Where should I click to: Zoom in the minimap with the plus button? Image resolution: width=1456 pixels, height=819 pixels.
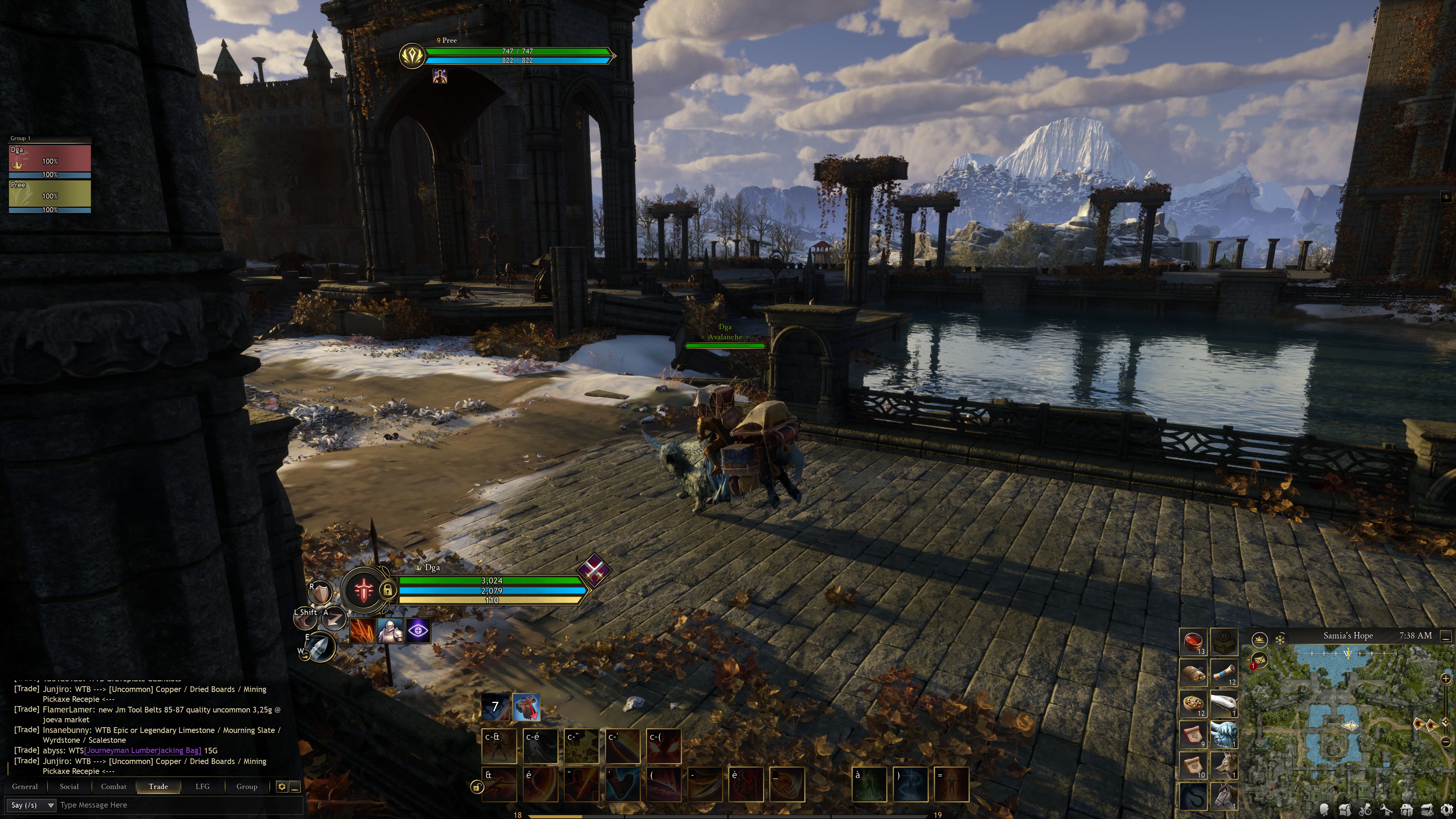point(1446,678)
